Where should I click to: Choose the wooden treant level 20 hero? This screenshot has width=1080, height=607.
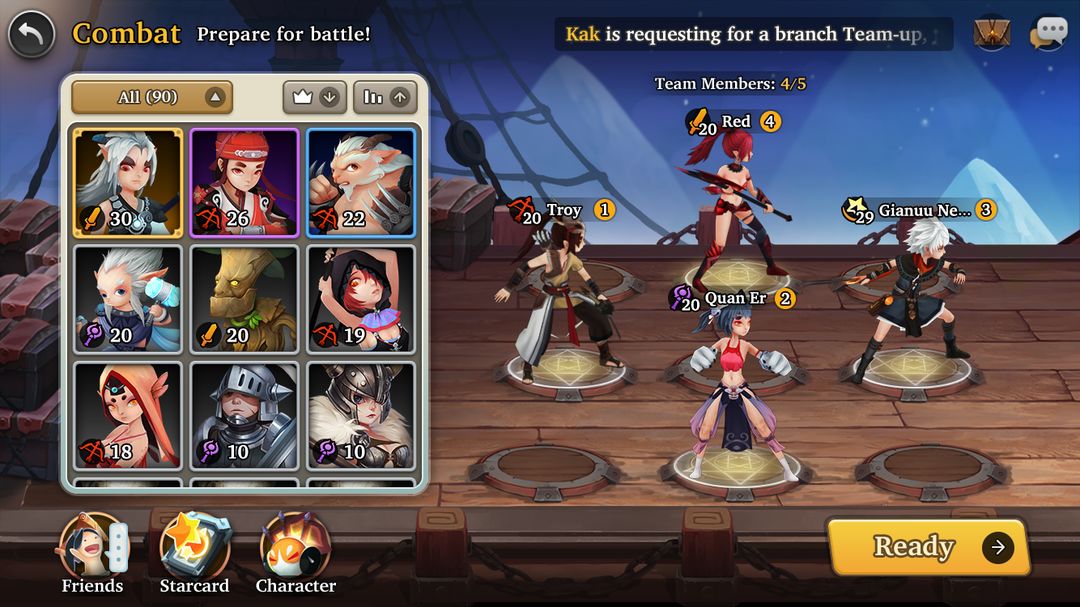[x=244, y=299]
